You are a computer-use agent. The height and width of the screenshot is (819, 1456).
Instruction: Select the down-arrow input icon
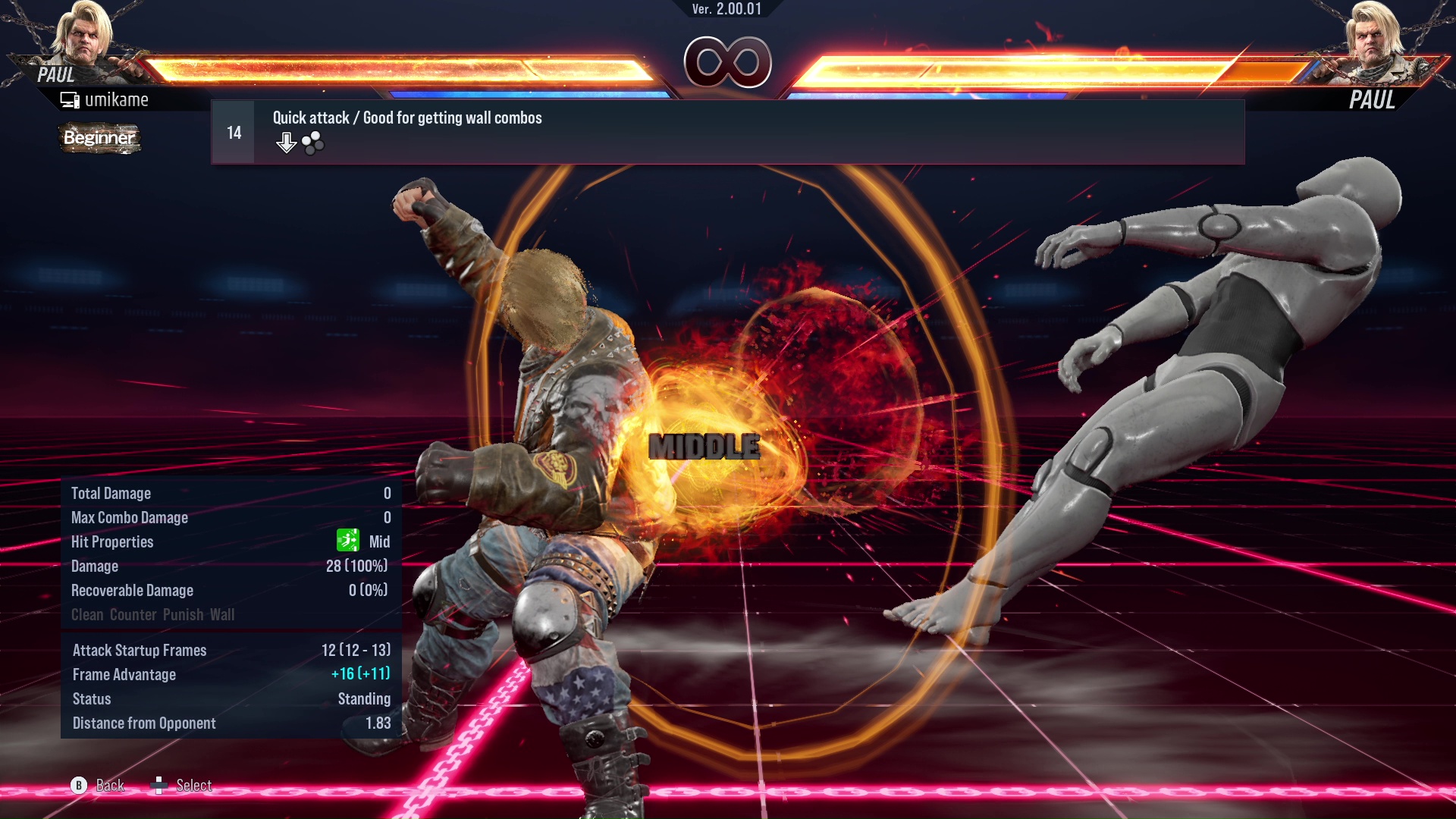coord(287,141)
